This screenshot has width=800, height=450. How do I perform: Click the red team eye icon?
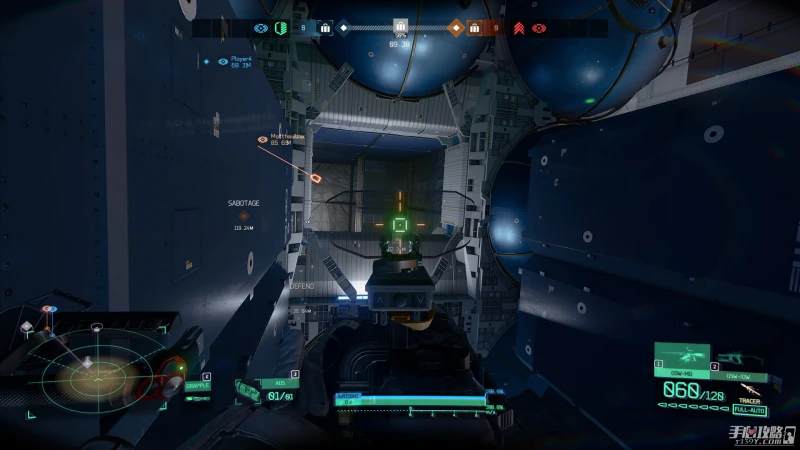(x=539, y=29)
